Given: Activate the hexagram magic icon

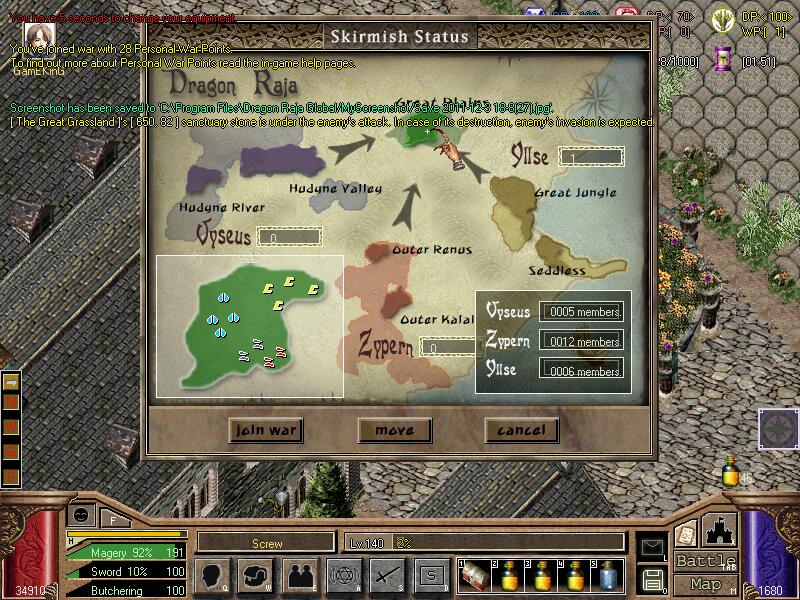Looking at the screenshot, I should click(x=343, y=575).
